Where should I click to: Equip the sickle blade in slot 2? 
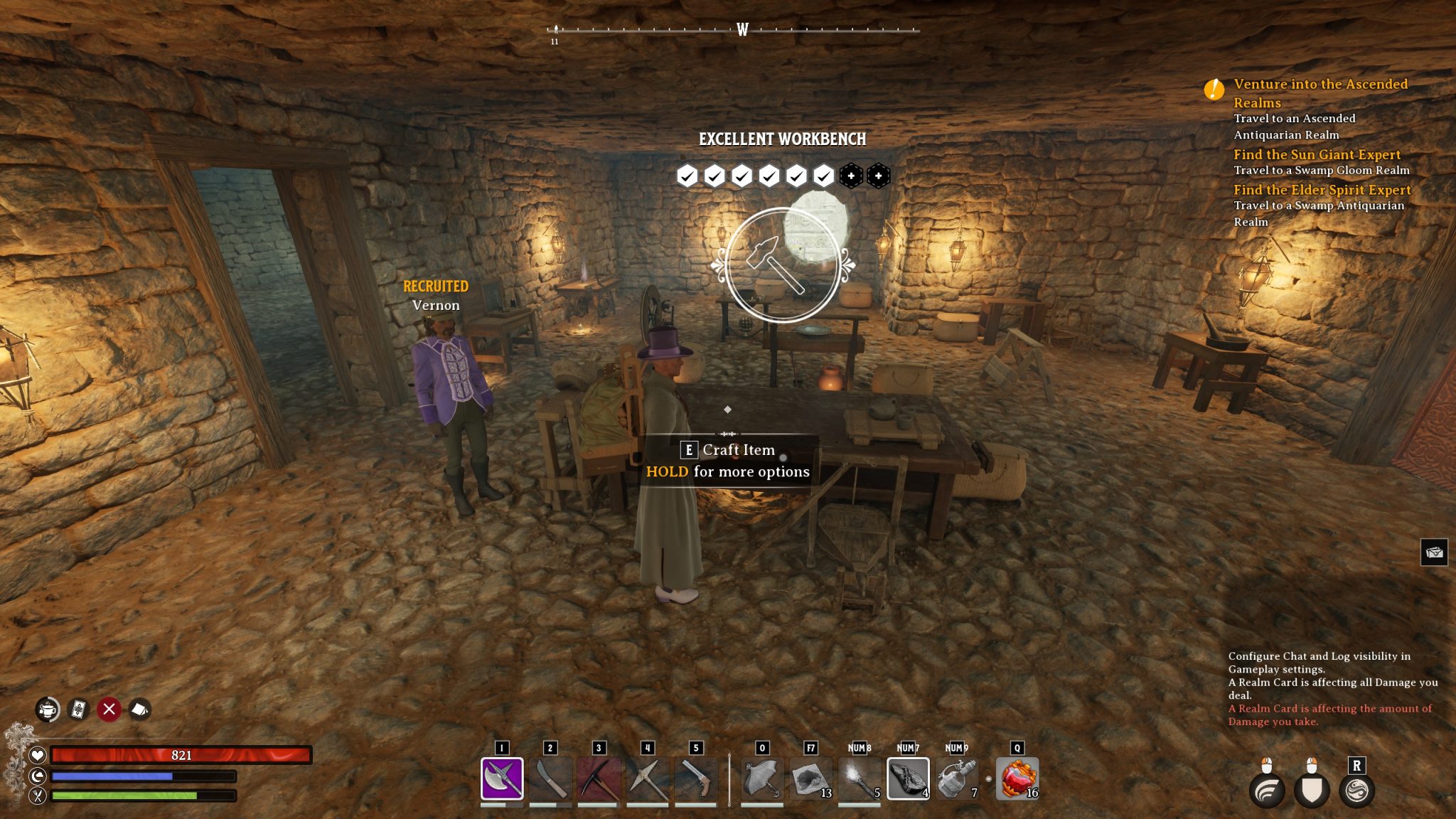pyautogui.click(x=550, y=778)
